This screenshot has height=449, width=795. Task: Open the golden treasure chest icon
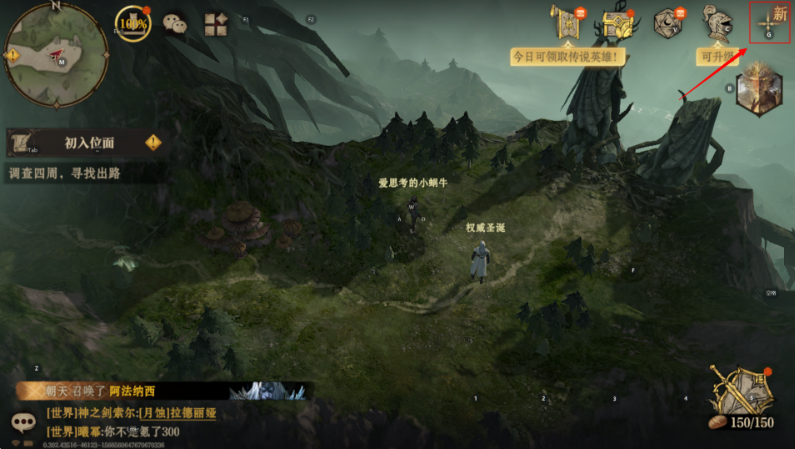tap(617, 24)
